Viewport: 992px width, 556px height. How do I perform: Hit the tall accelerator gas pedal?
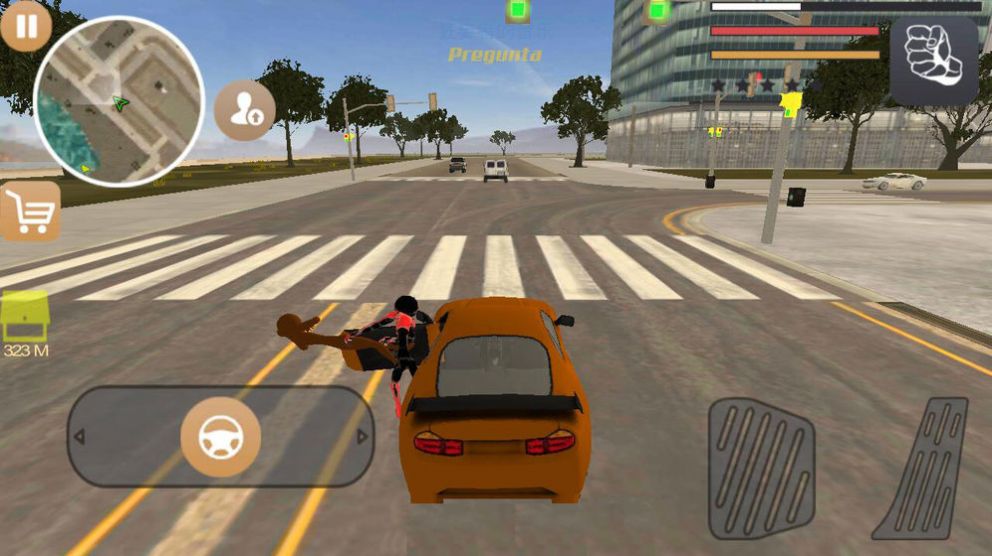pyautogui.click(x=922, y=468)
